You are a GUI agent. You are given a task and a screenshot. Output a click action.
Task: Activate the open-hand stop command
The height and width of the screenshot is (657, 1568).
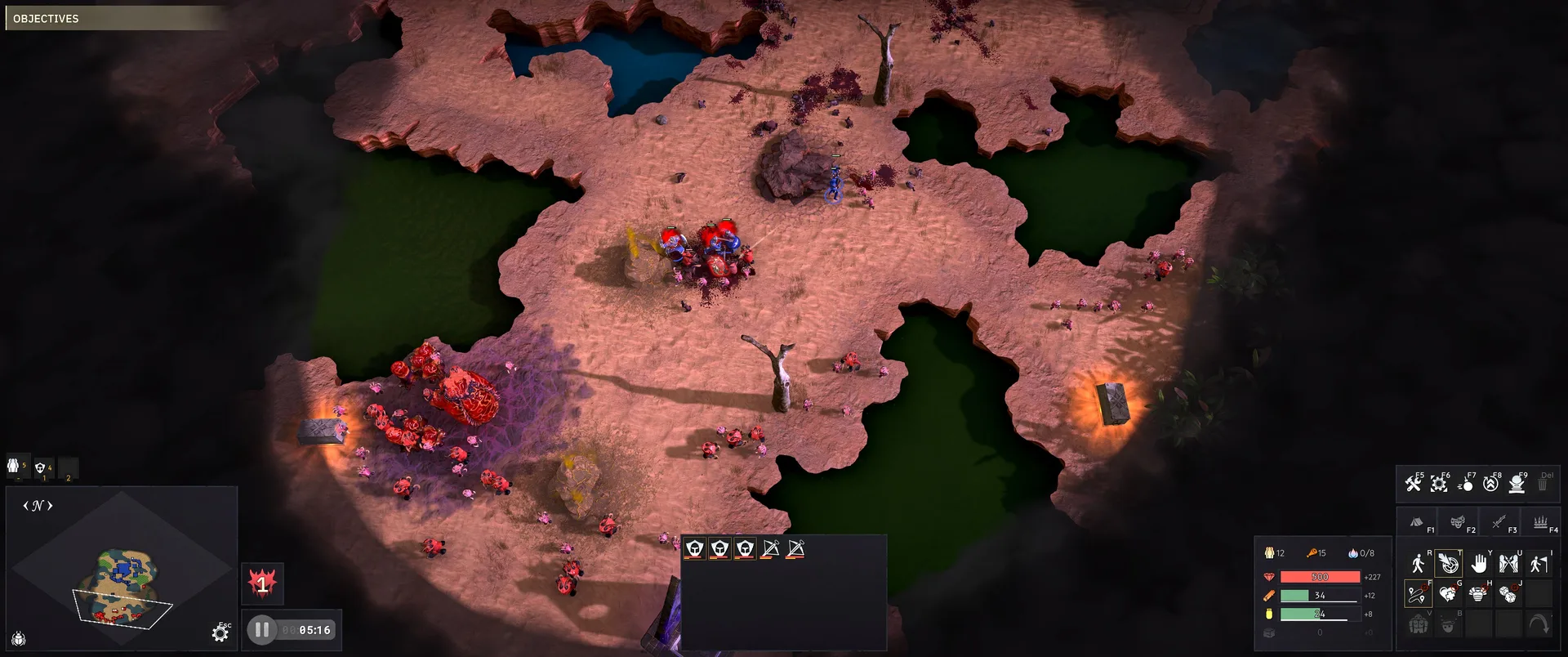point(1479,563)
